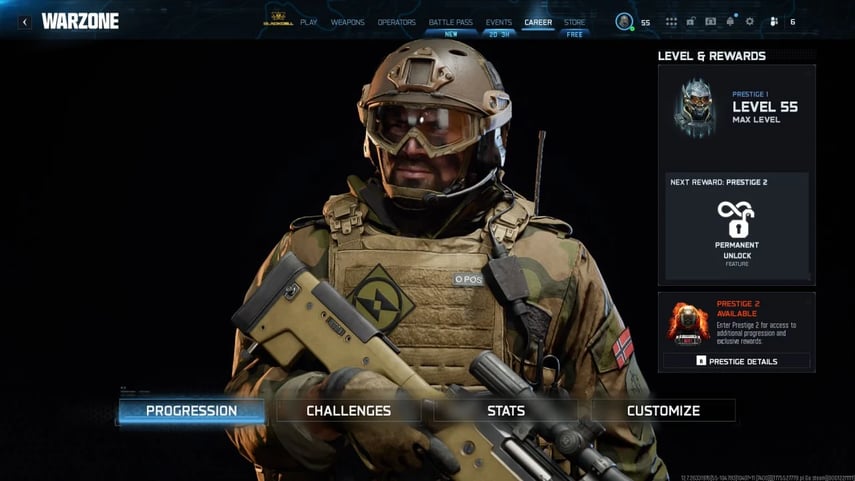Select the Progression section

coord(191,411)
